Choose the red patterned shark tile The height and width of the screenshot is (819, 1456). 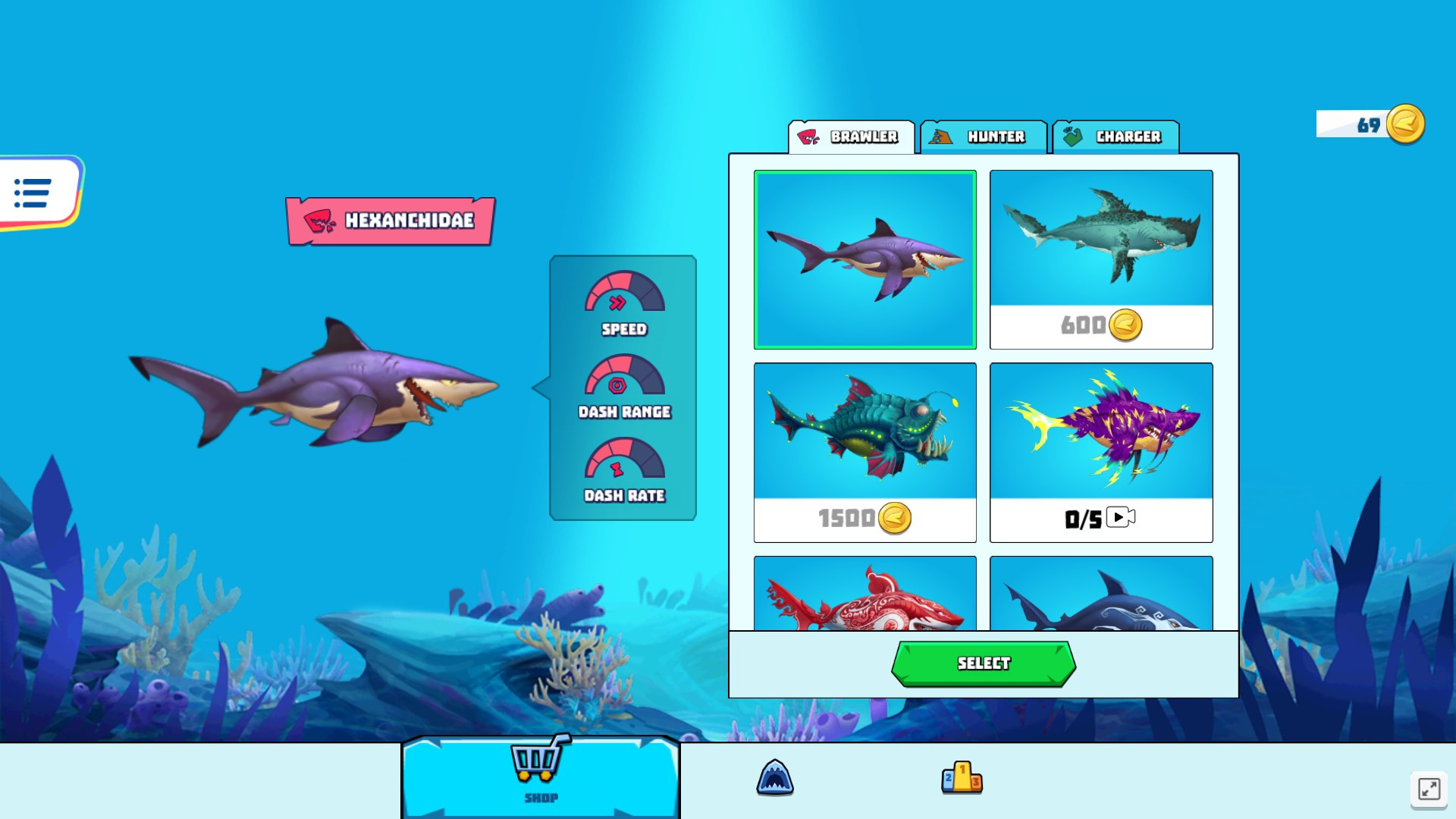pyautogui.click(x=864, y=595)
